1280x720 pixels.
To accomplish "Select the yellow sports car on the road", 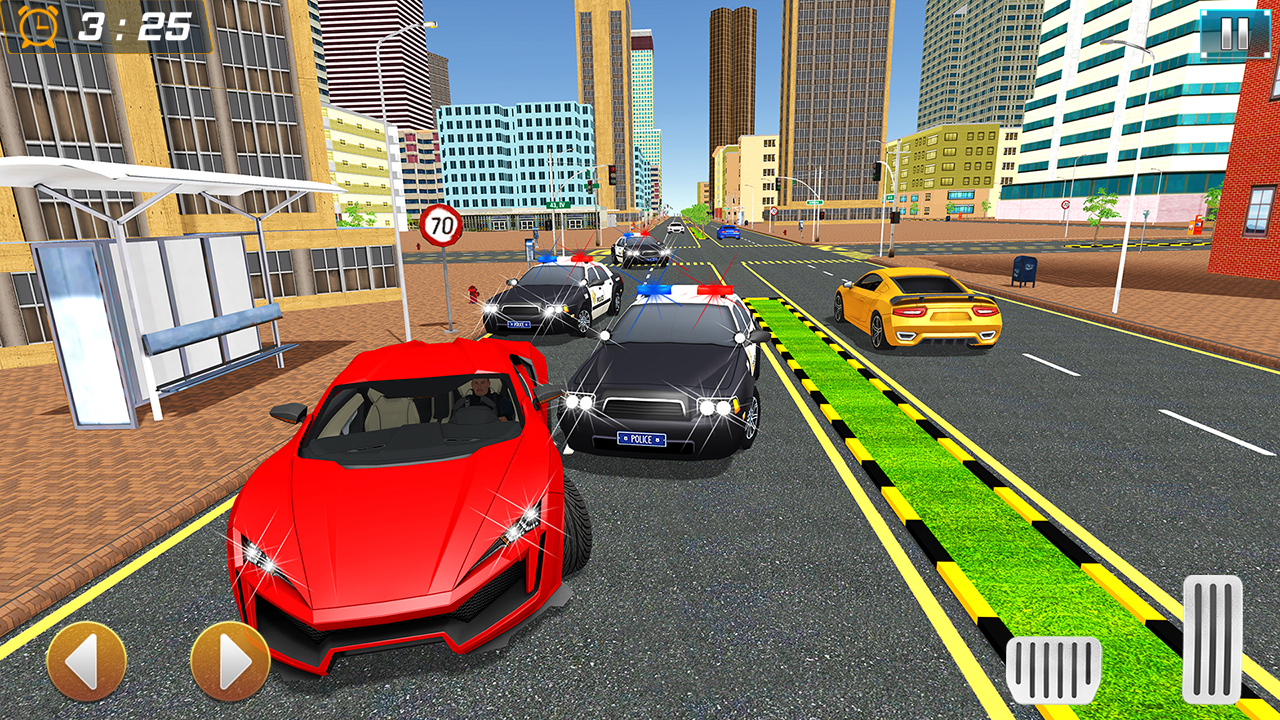I will [915, 310].
